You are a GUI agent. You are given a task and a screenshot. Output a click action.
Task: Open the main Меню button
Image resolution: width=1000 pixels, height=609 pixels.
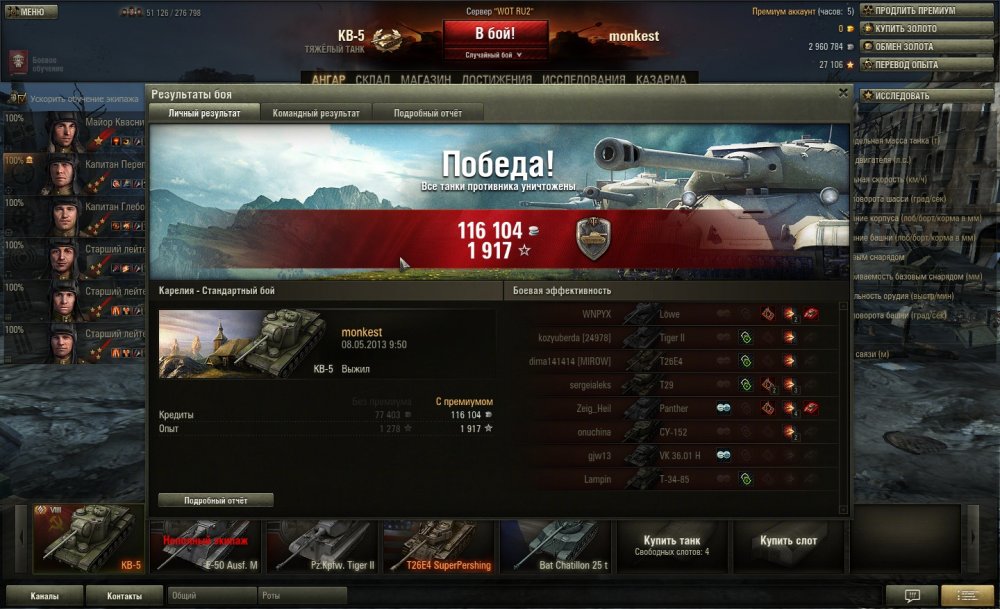(27, 12)
